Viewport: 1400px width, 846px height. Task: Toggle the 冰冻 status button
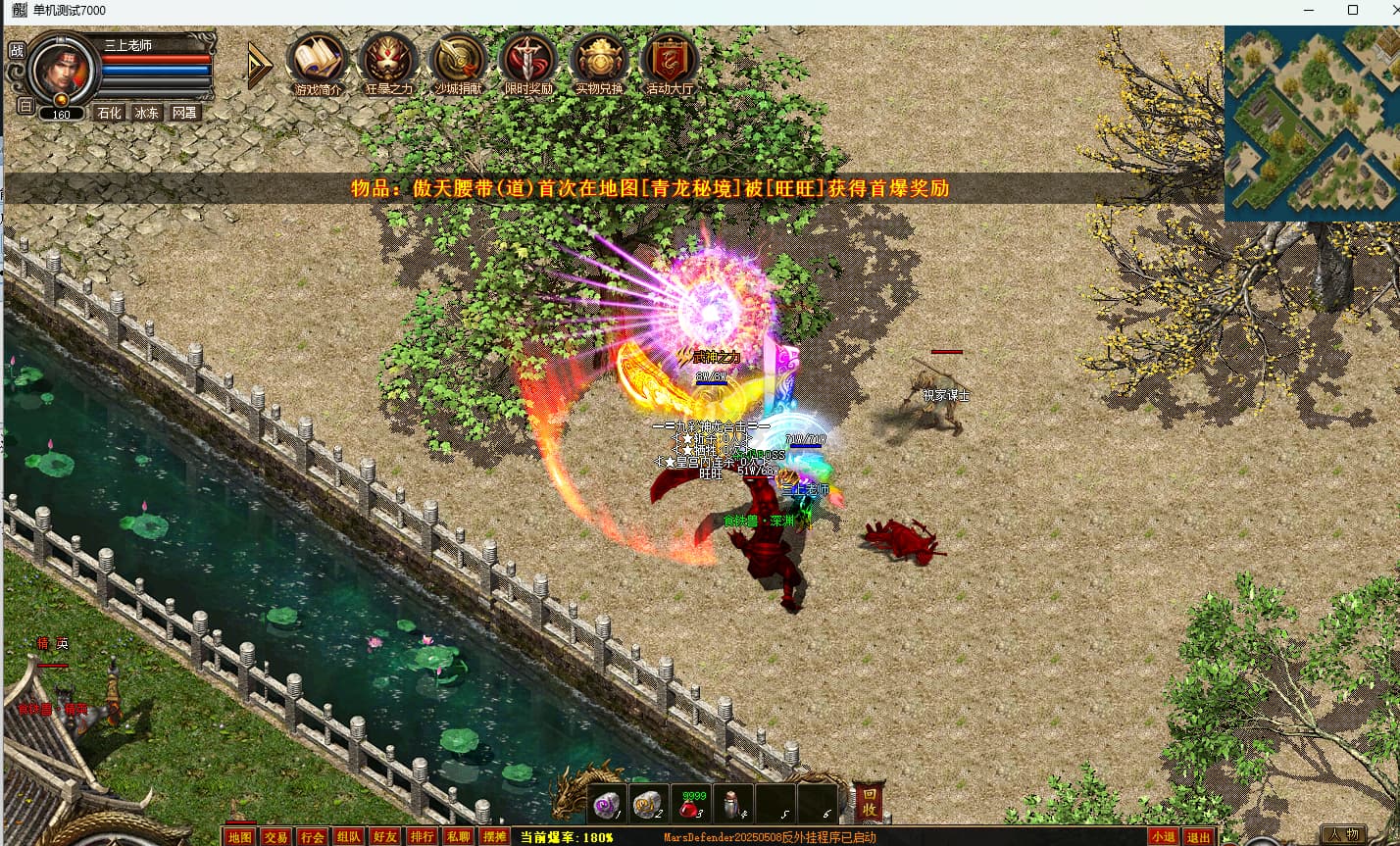pyautogui.click(x=147, y=113)
